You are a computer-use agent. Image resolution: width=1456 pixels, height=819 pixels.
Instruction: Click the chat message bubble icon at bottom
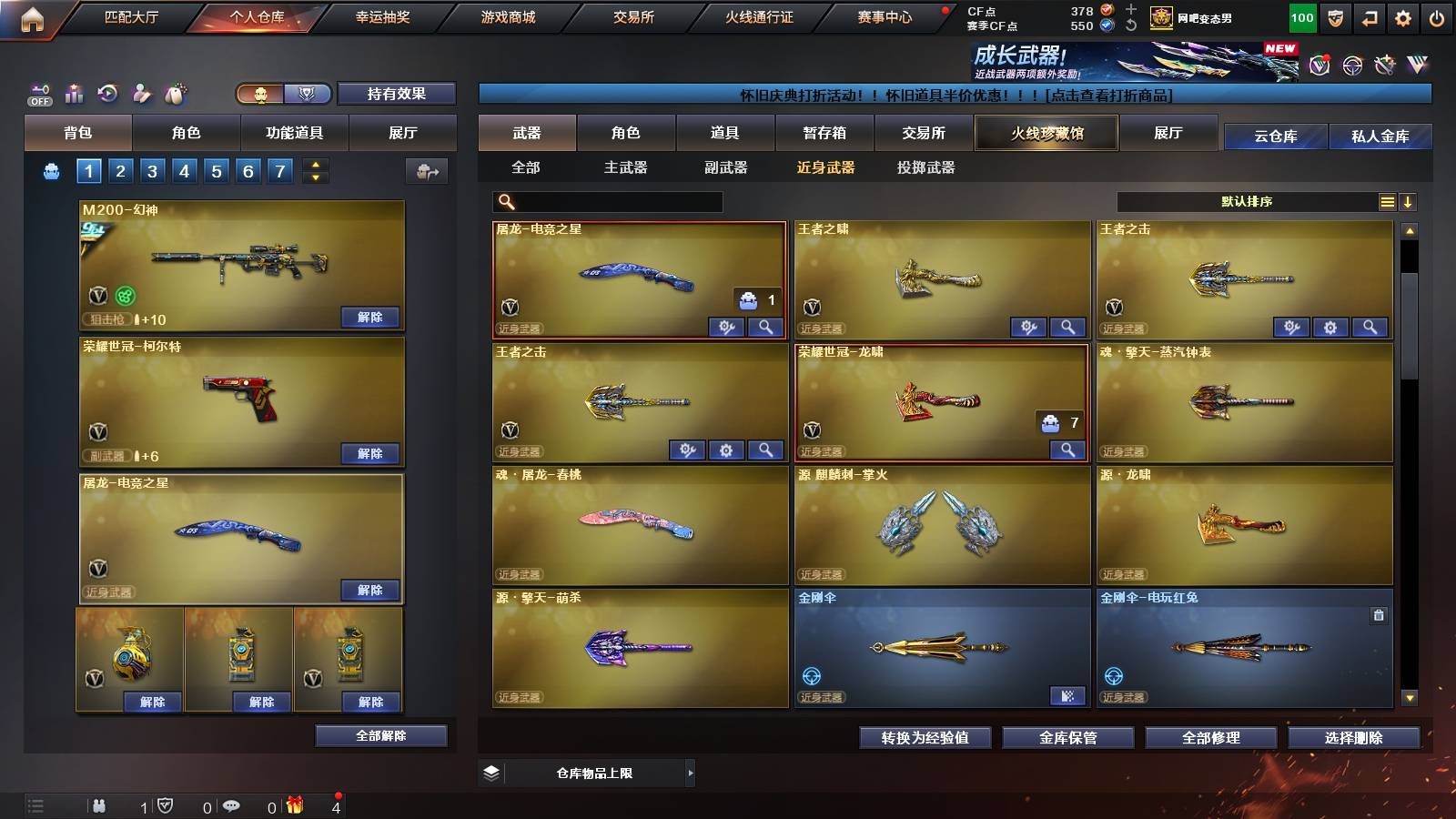233,805
